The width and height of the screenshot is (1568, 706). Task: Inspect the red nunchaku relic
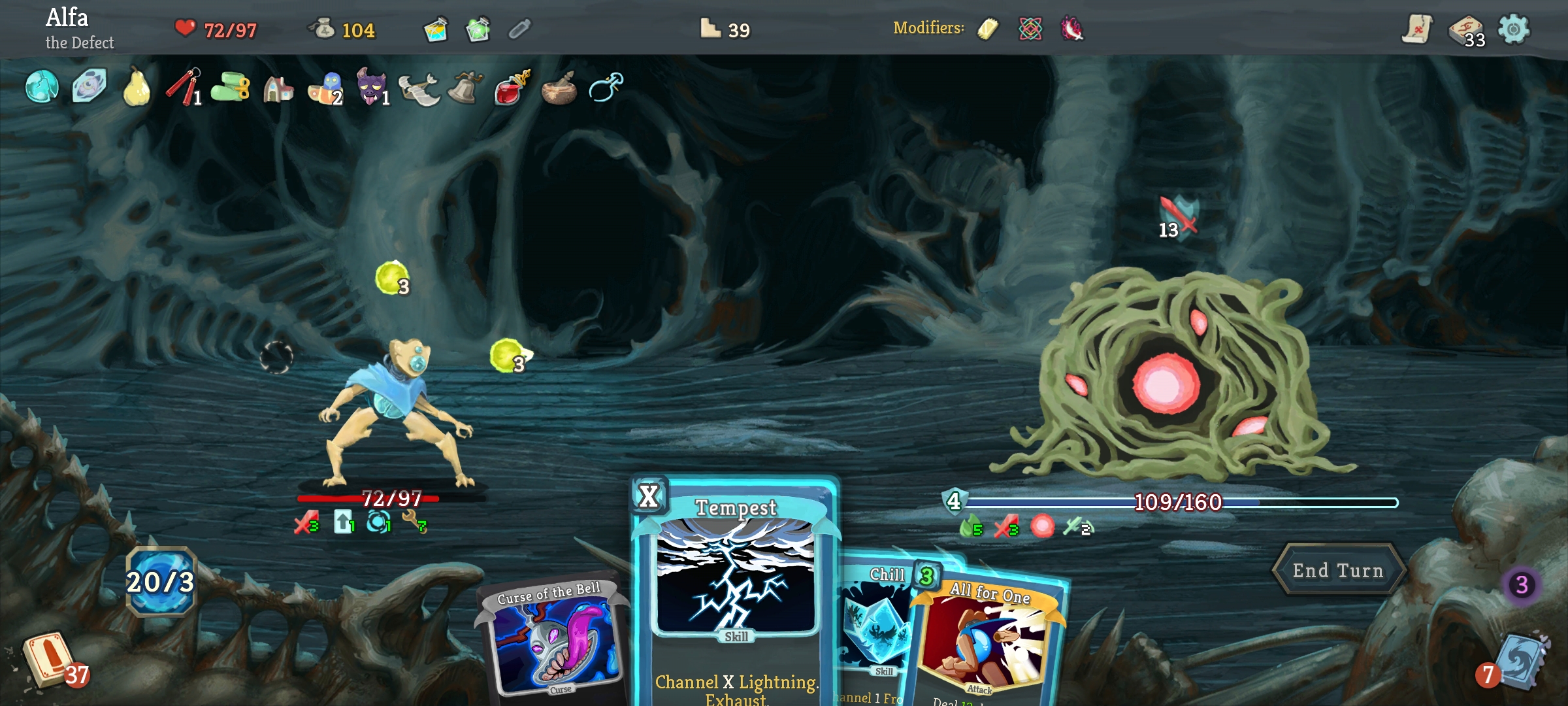[184, 87]
